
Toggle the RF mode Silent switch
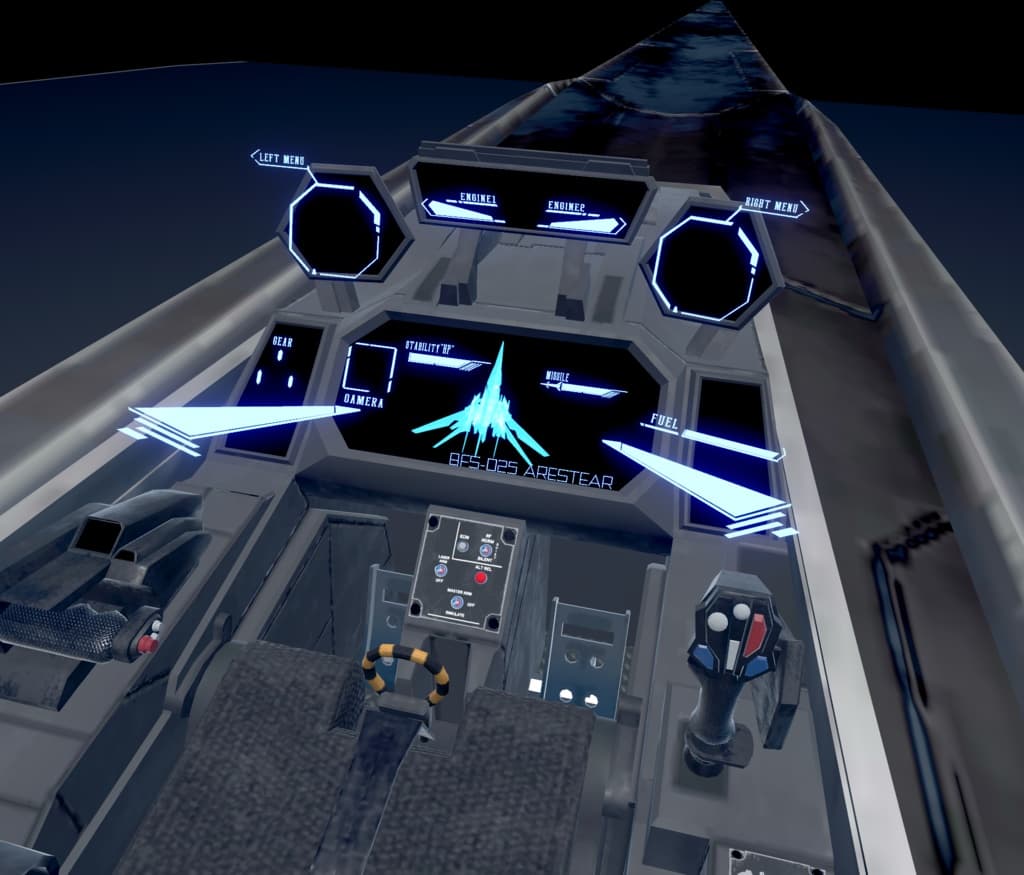(486, 551)
